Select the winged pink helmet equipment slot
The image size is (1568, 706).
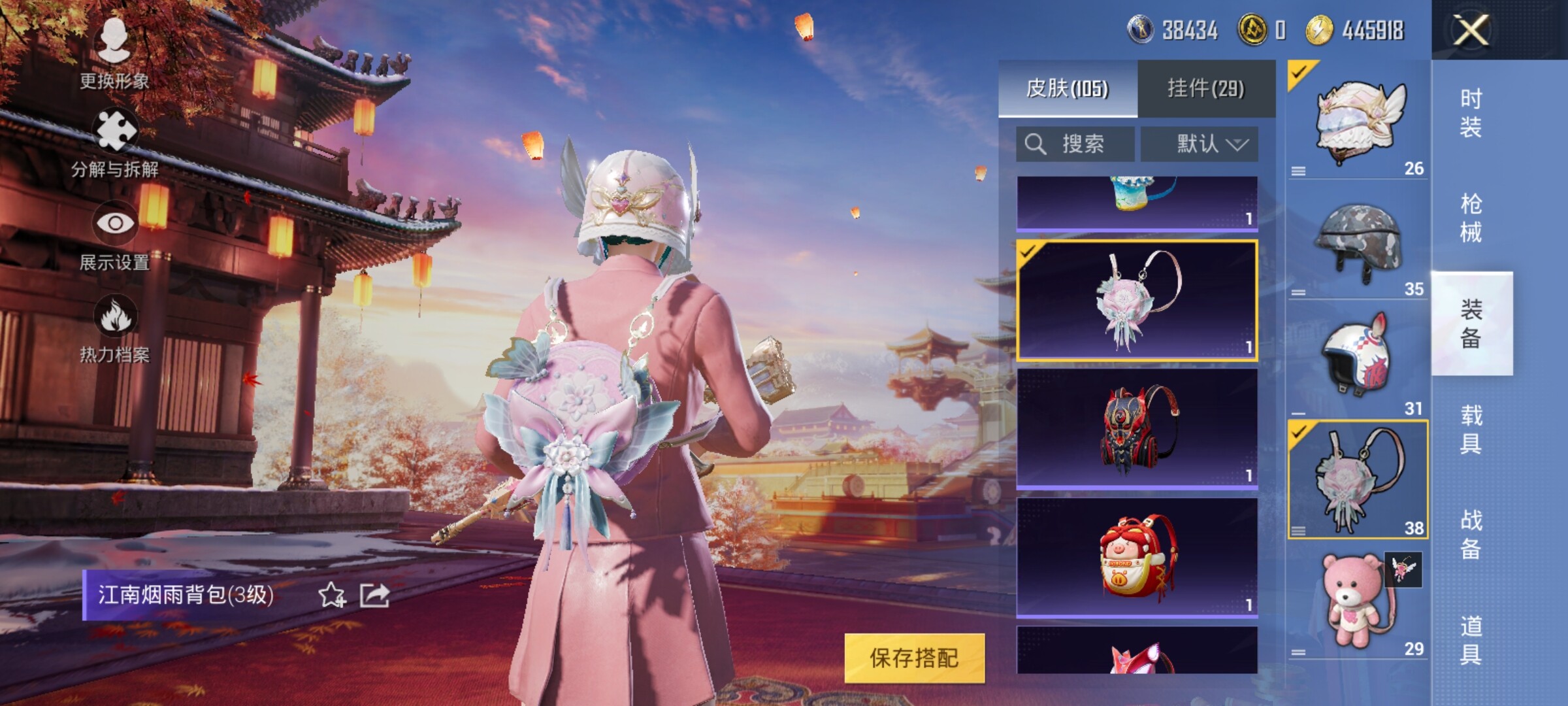[1358, 121]
